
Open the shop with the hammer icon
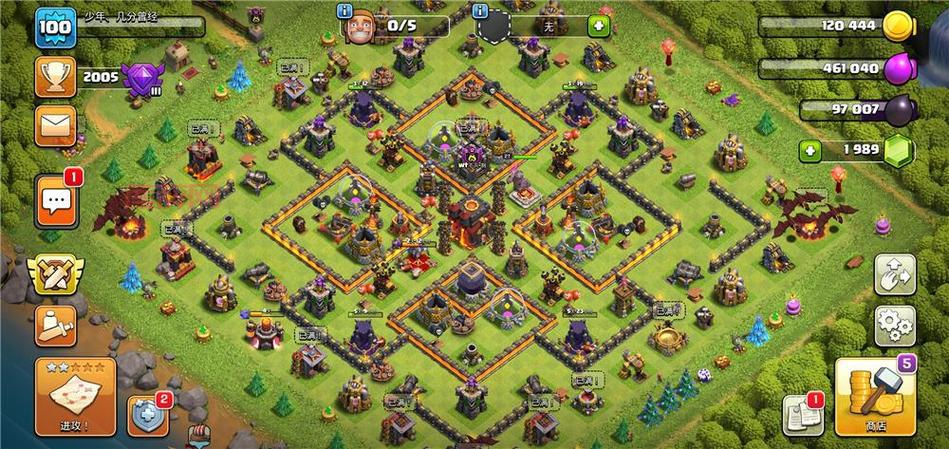tap(874, 399)
